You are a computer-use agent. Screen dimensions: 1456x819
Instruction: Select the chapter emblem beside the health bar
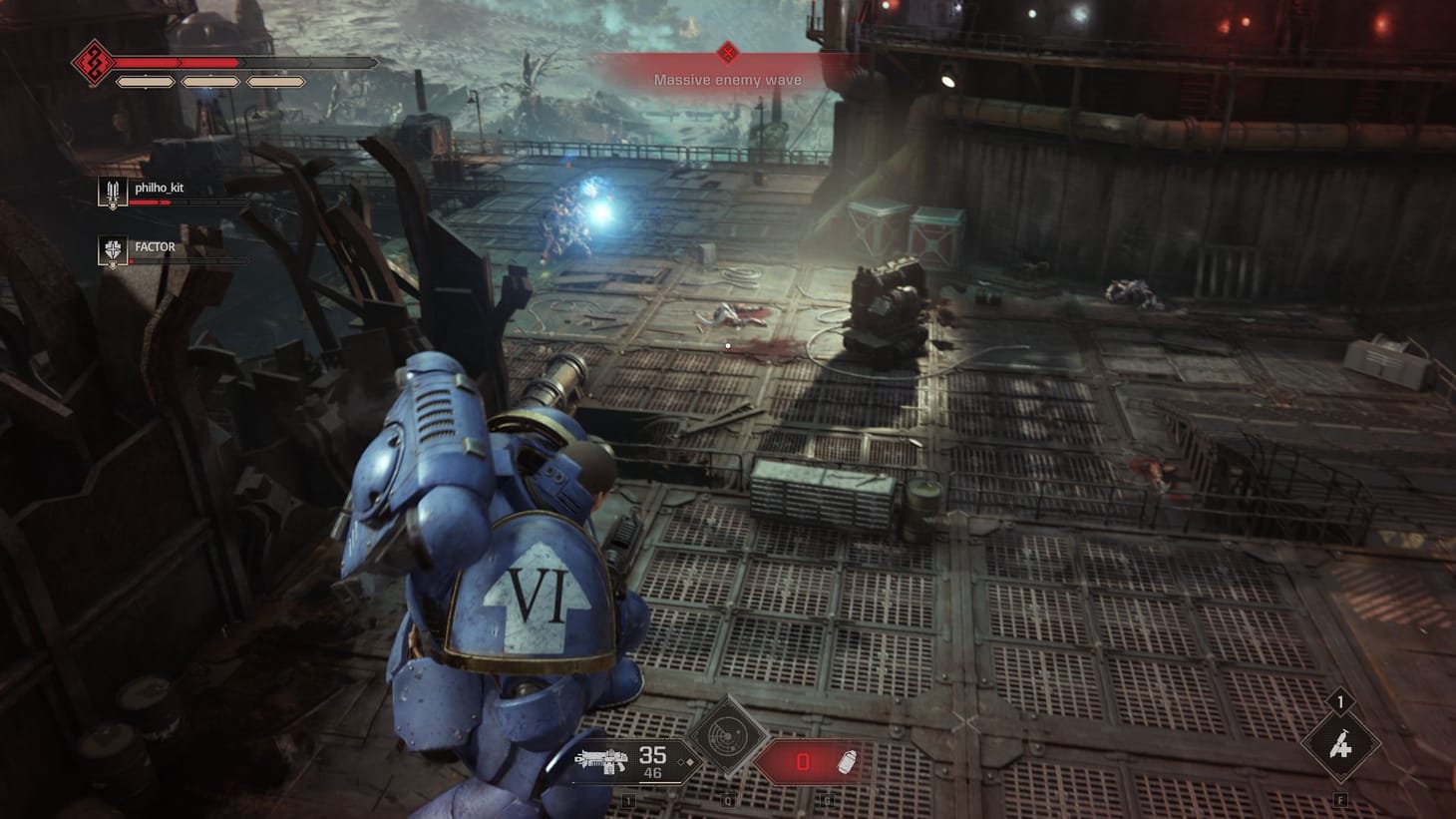(x=95, y=64)
